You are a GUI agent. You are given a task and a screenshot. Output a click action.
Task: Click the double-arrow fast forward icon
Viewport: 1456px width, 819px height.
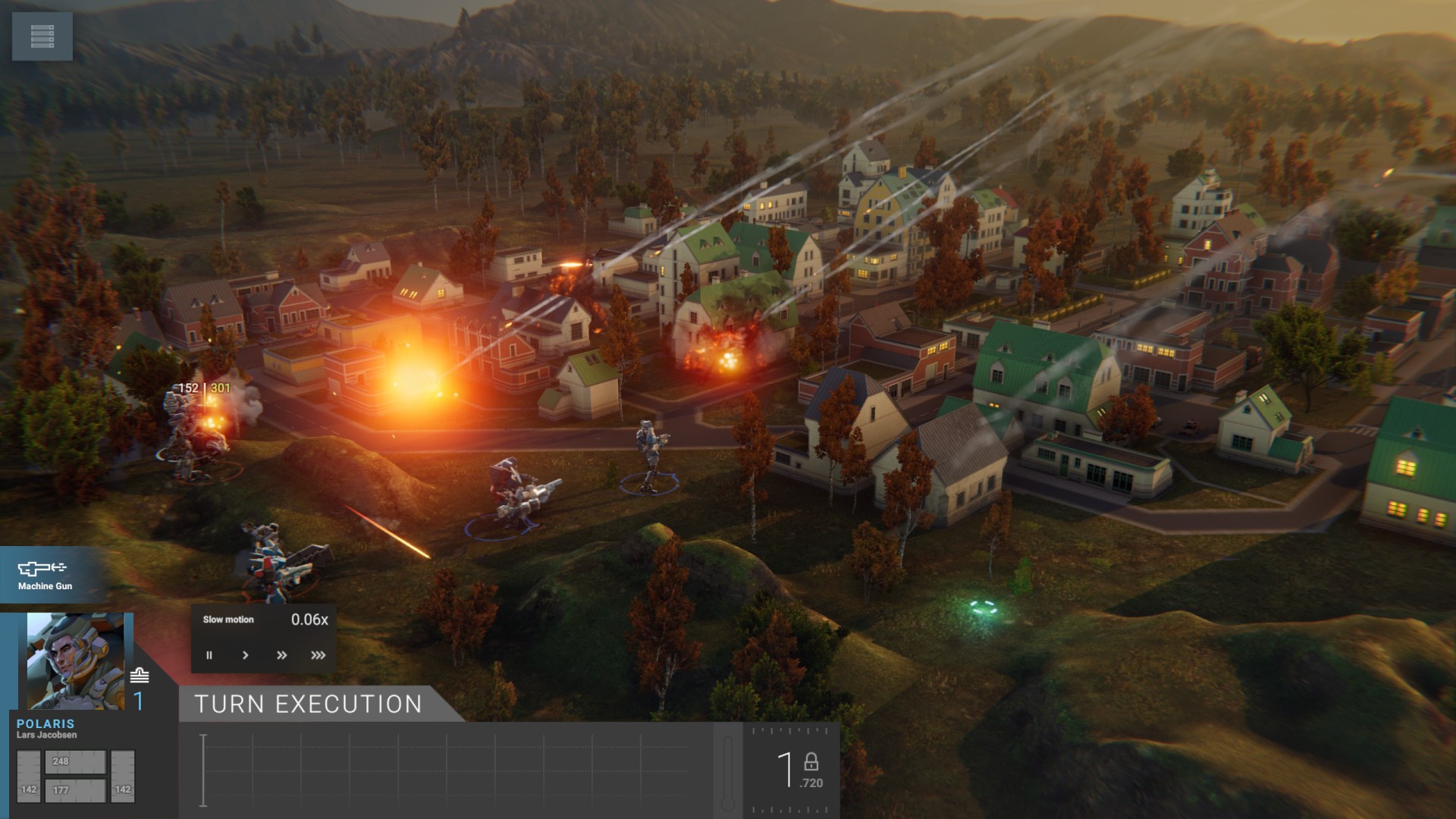(x=282, y=655)
